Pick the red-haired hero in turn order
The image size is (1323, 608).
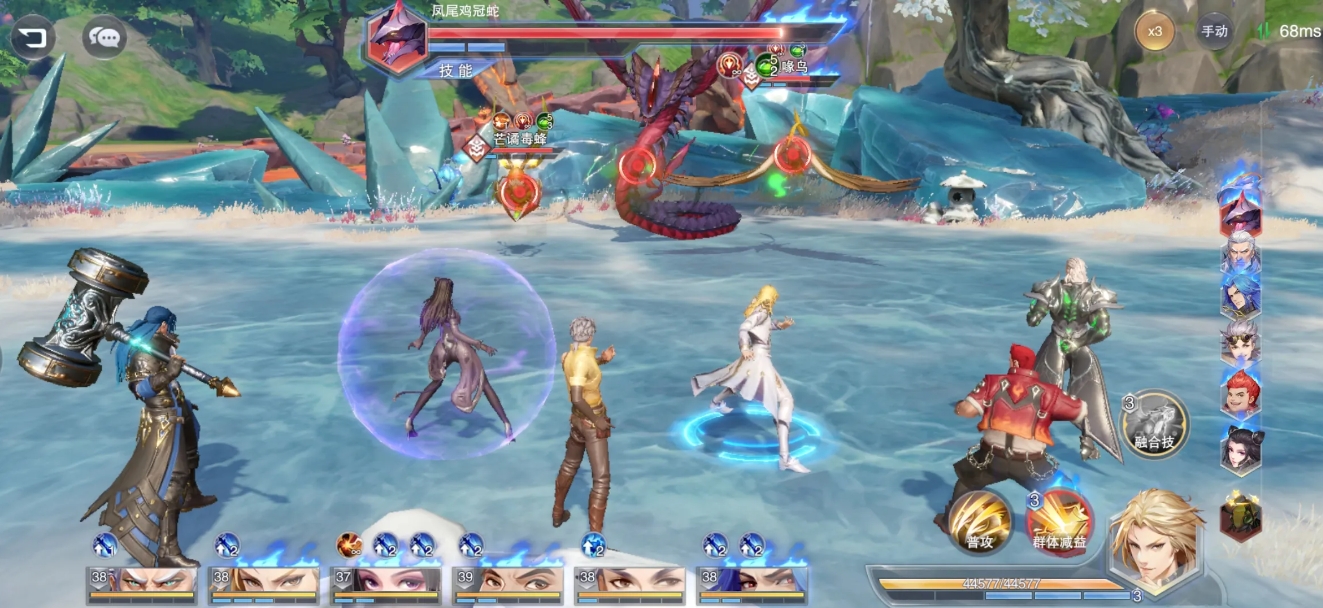coord(1240,393)
